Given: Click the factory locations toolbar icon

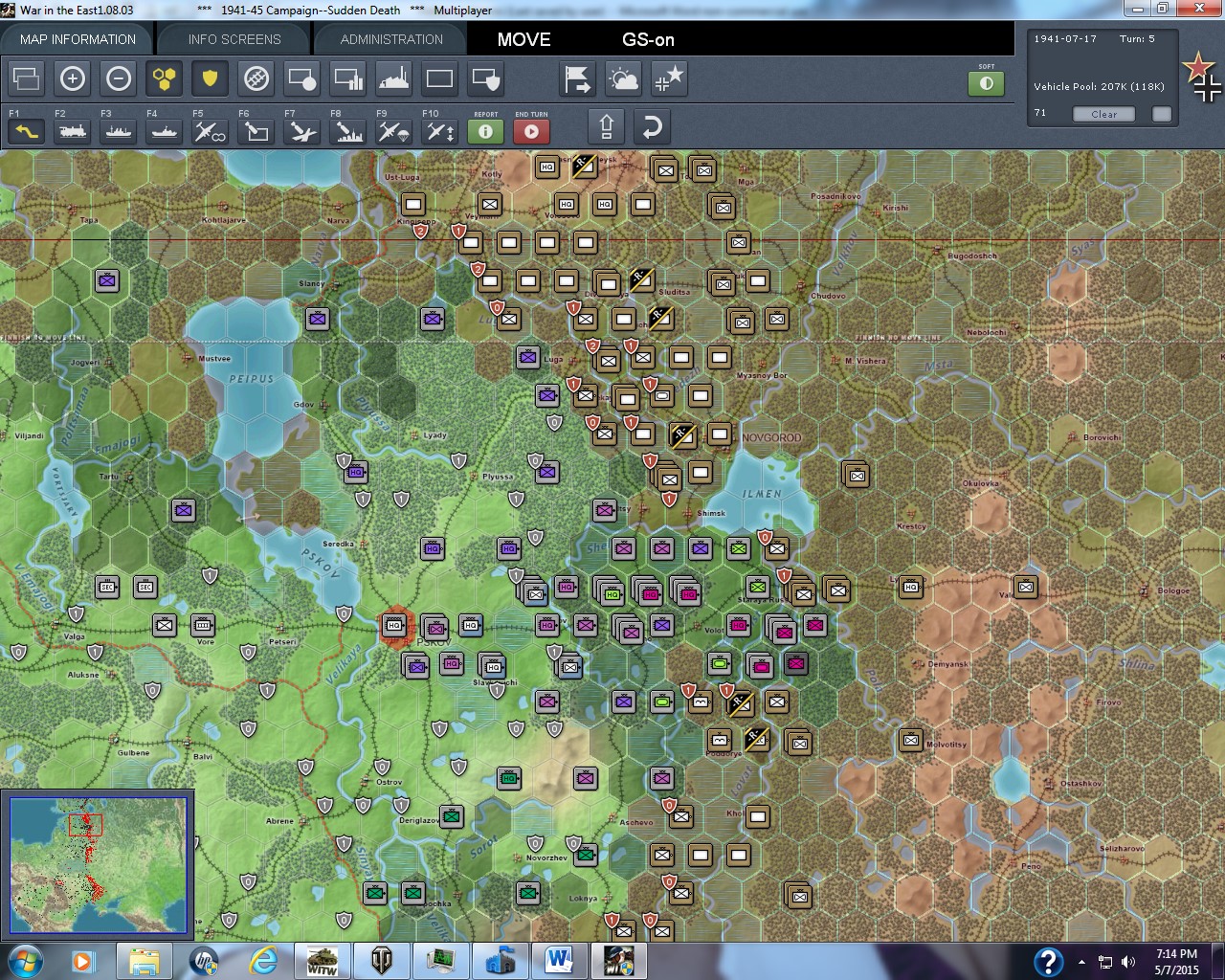Looking at the screenshot, I should click(393, 78).
